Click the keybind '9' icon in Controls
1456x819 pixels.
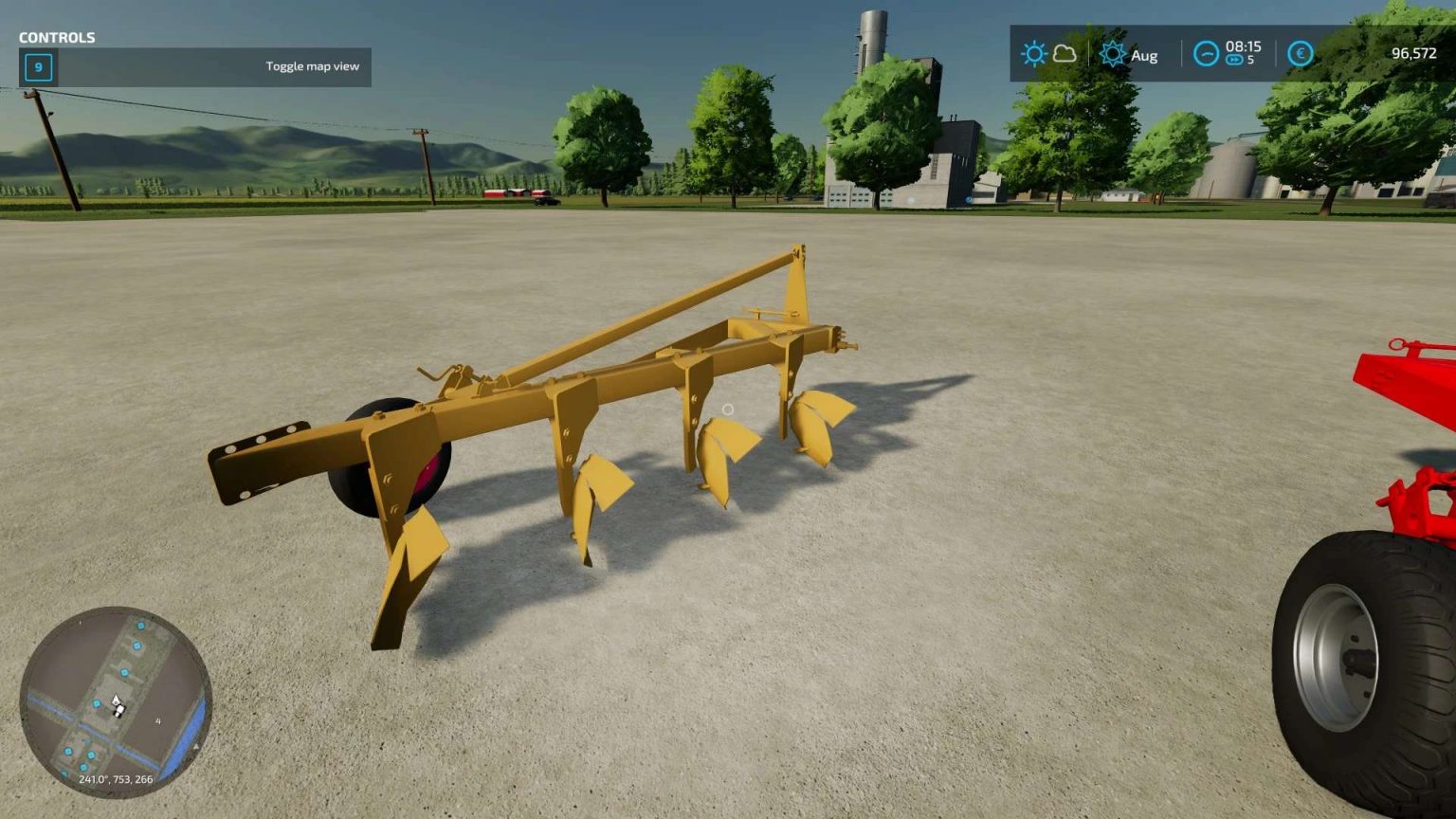tap(38, 67)
